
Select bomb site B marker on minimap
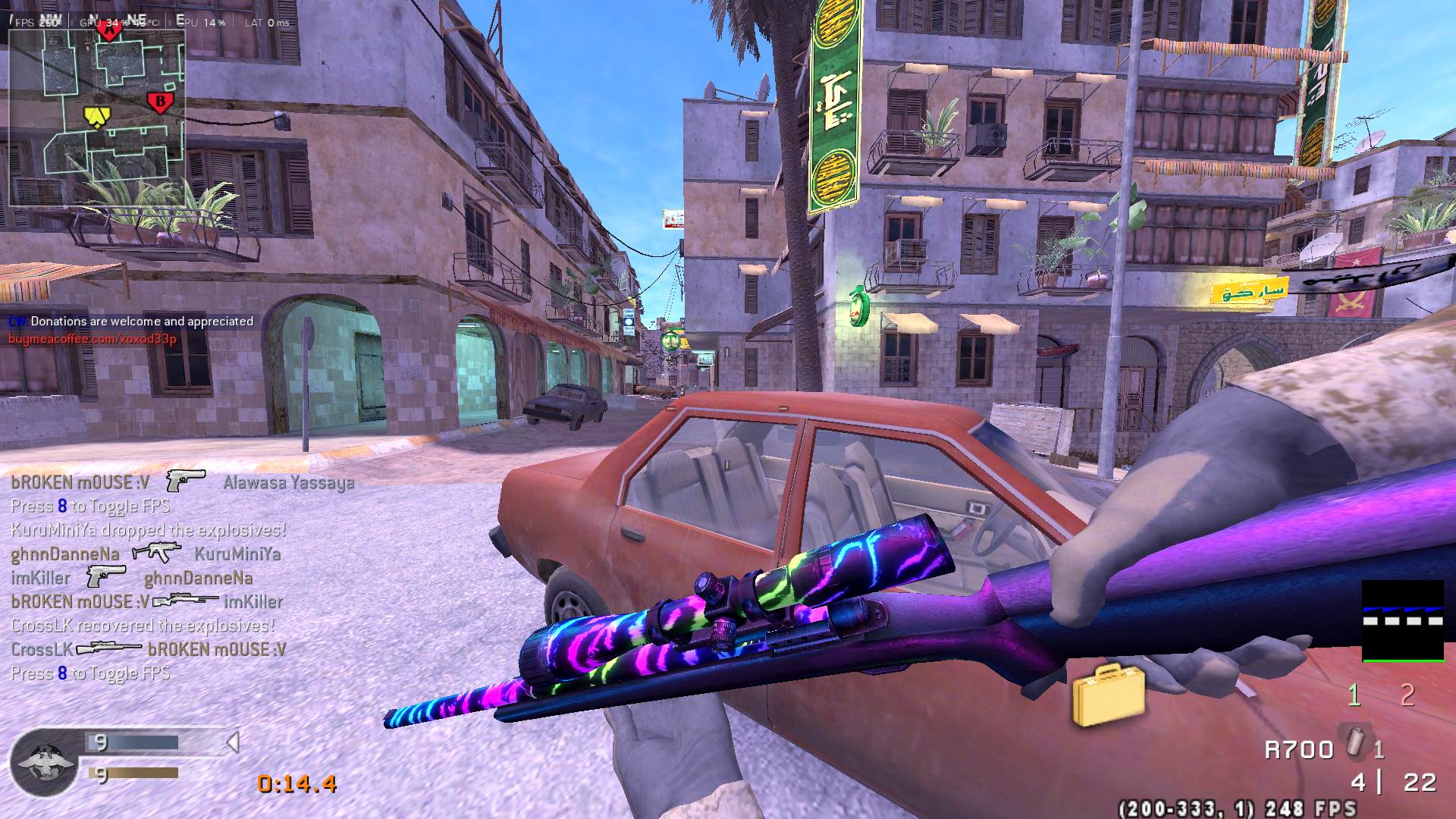159,102
